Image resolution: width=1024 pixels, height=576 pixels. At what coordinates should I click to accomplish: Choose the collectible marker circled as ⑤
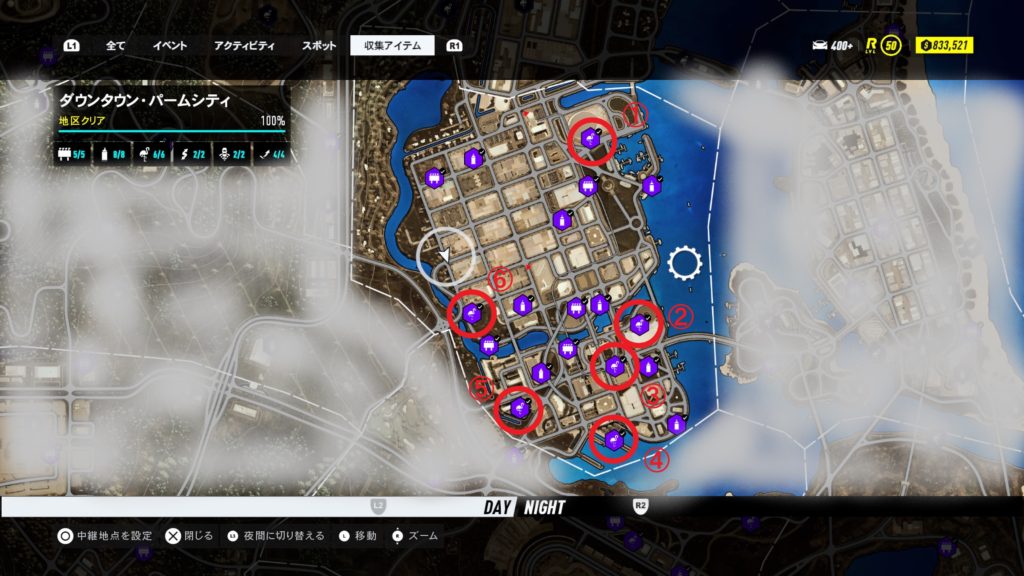click(x=519, y=408)
